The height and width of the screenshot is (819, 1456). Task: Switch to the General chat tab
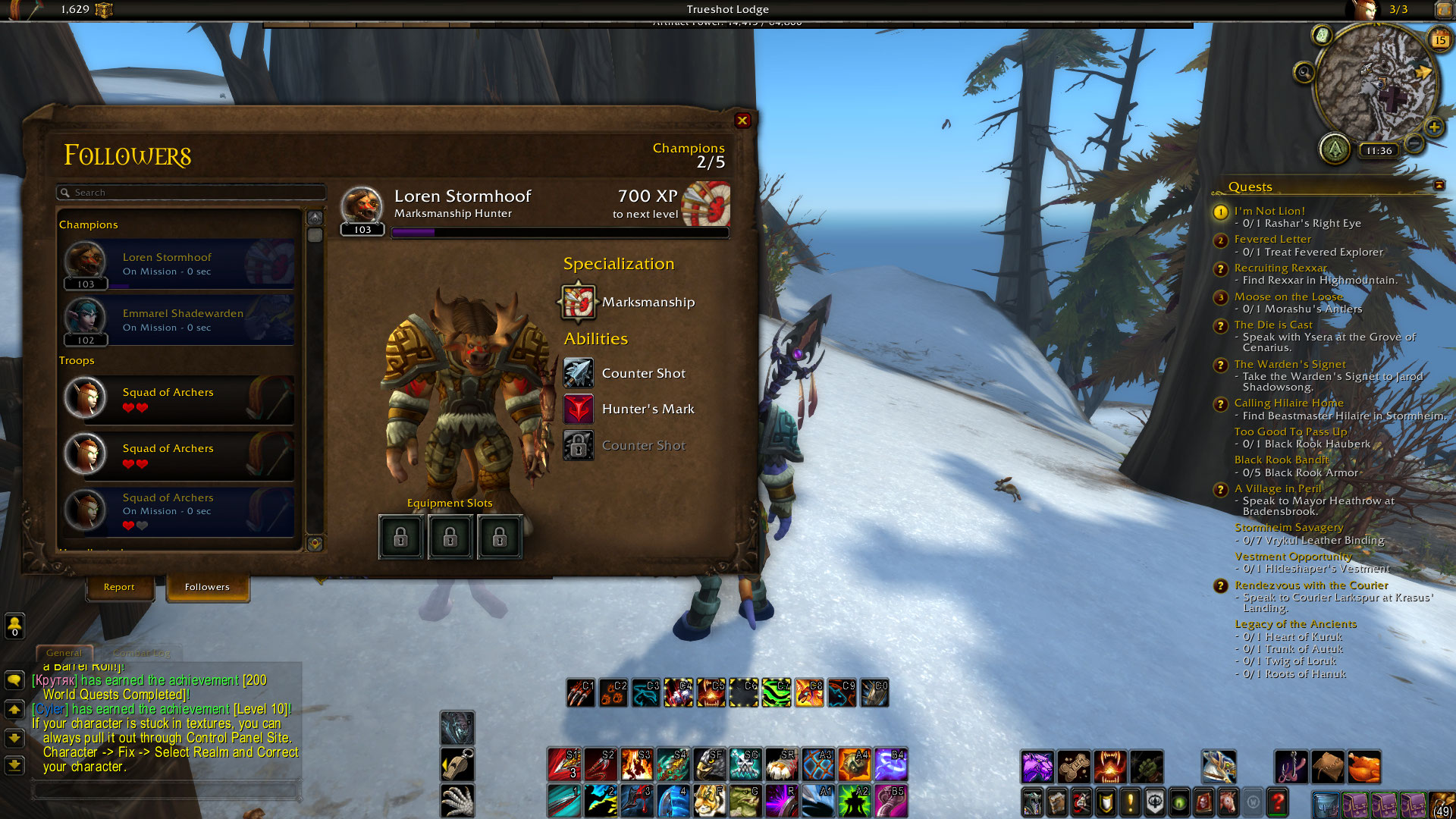(x=64, y=653)
